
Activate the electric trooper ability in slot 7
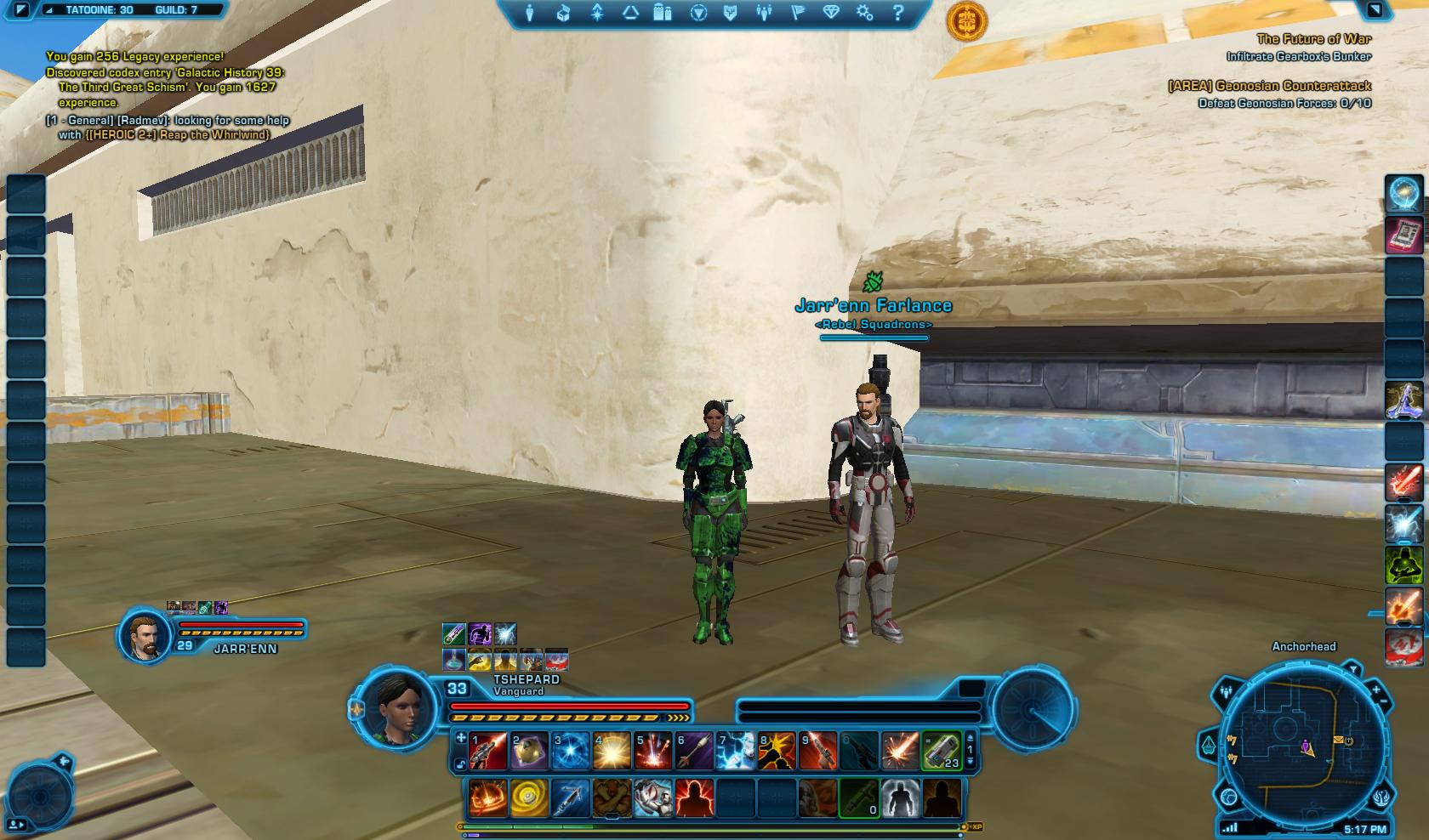tap(735, 752)
